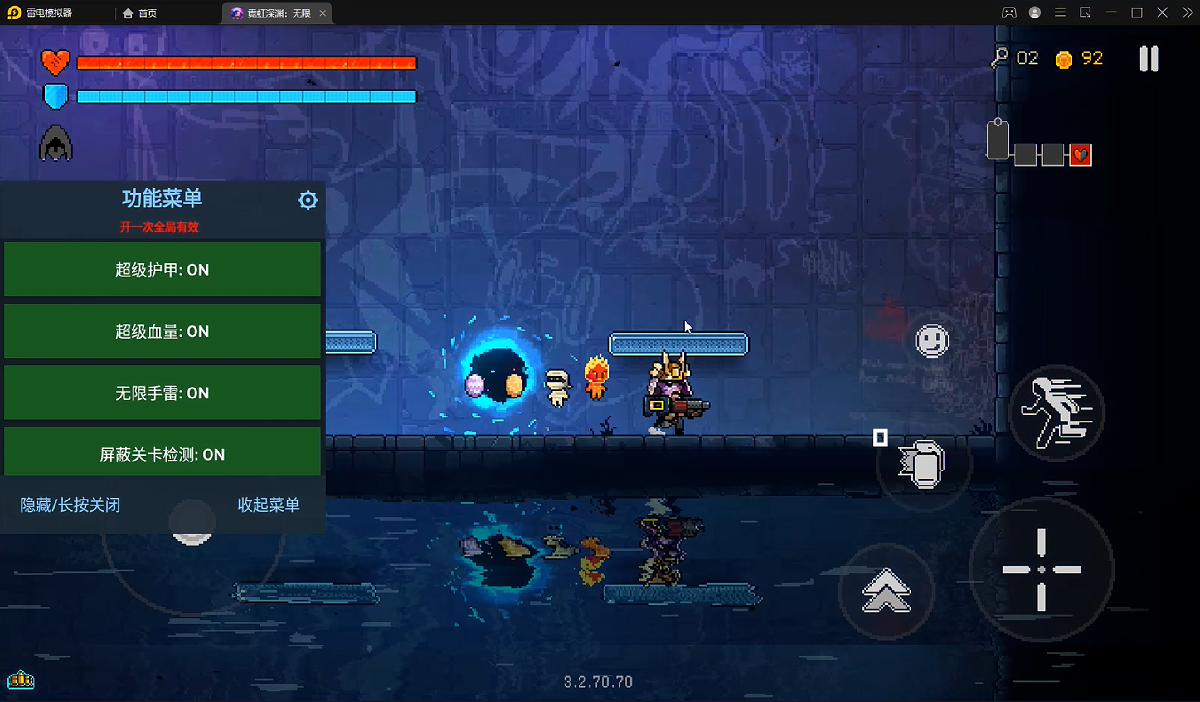Toggle the 超级血量 cheat option
The image size is (1200, 702).
[162, 331]
